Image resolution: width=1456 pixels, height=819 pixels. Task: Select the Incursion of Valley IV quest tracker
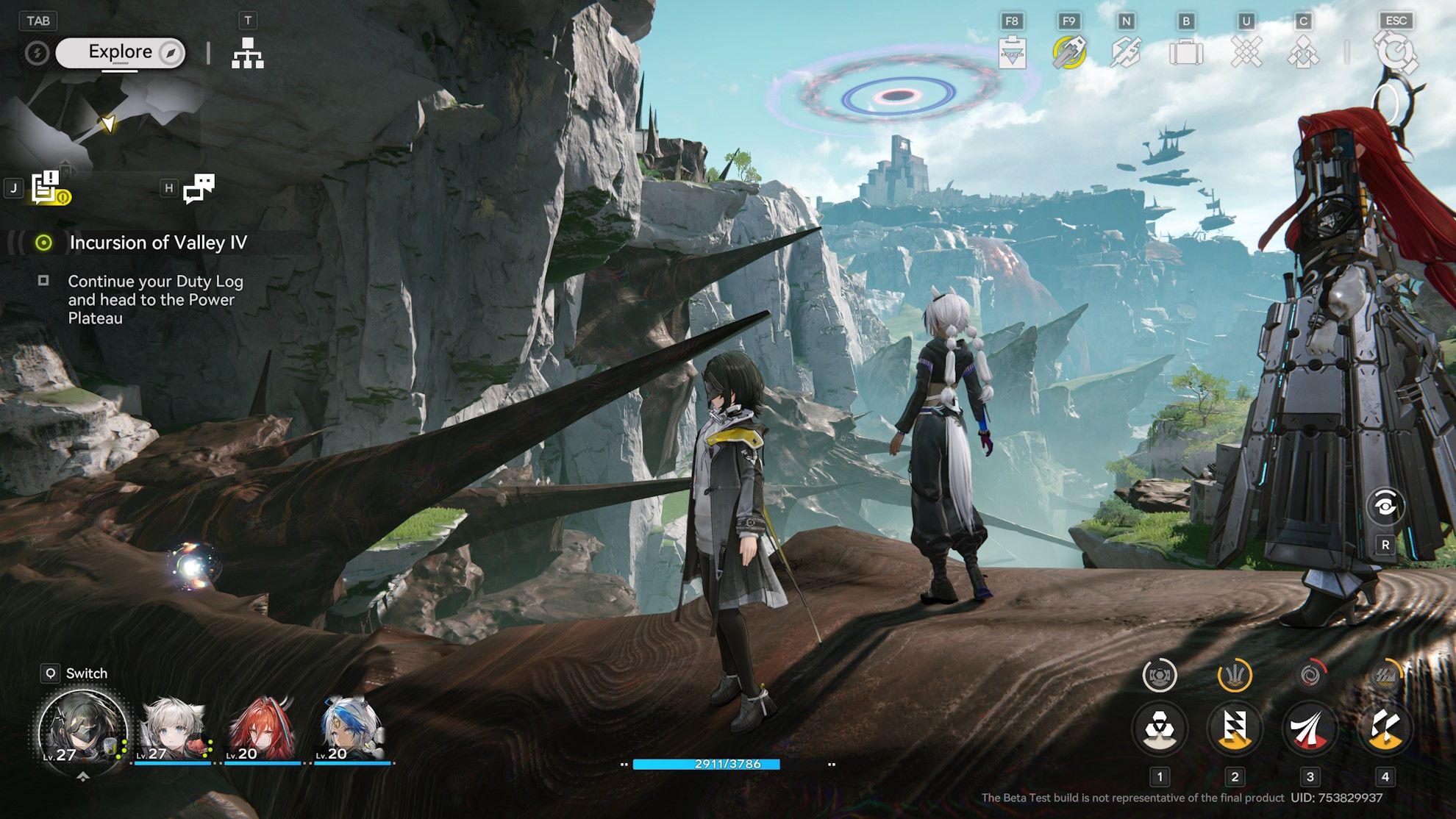(x=157, y=243)
